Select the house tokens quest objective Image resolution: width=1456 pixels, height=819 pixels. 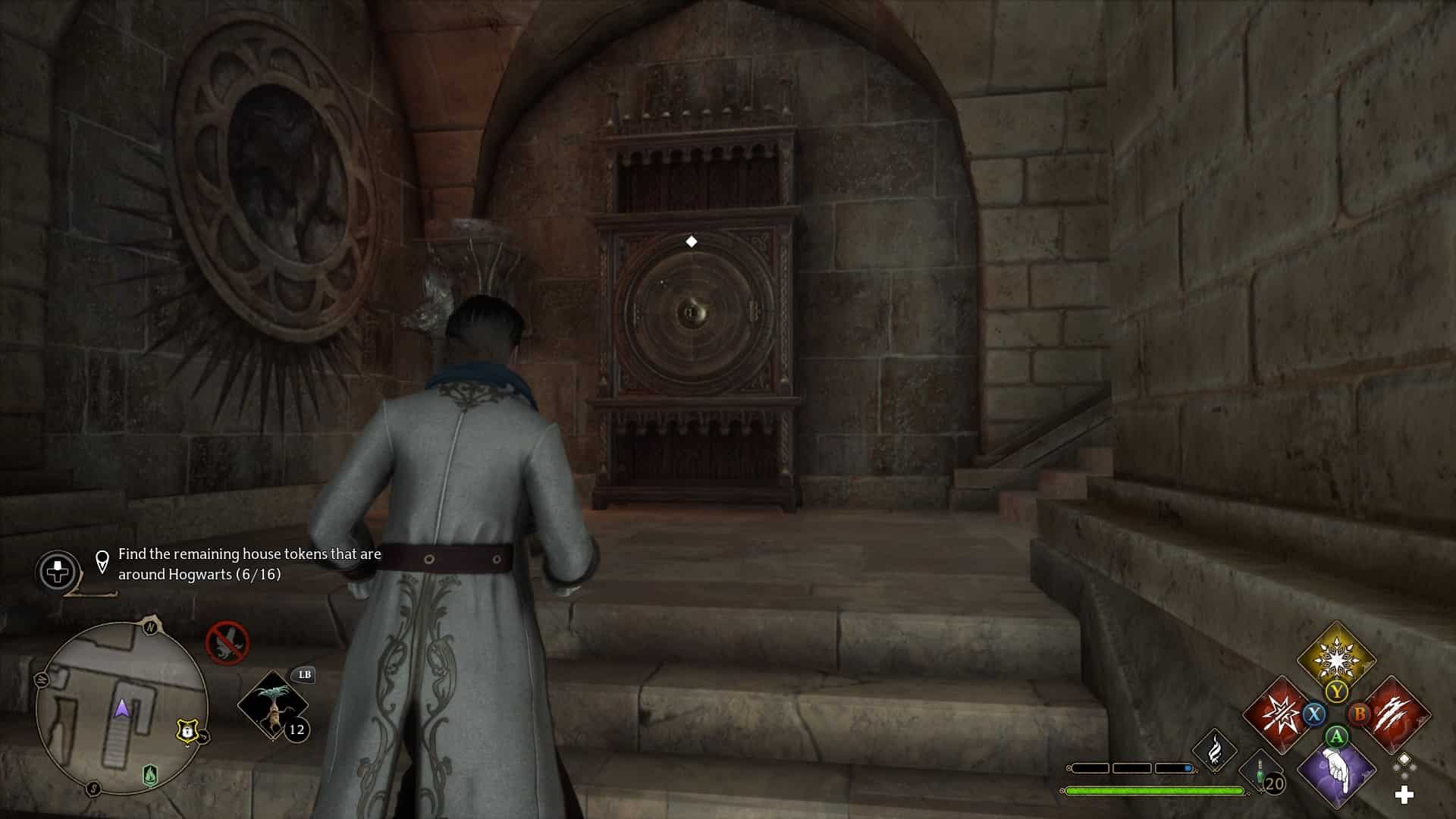pos(249,564)
